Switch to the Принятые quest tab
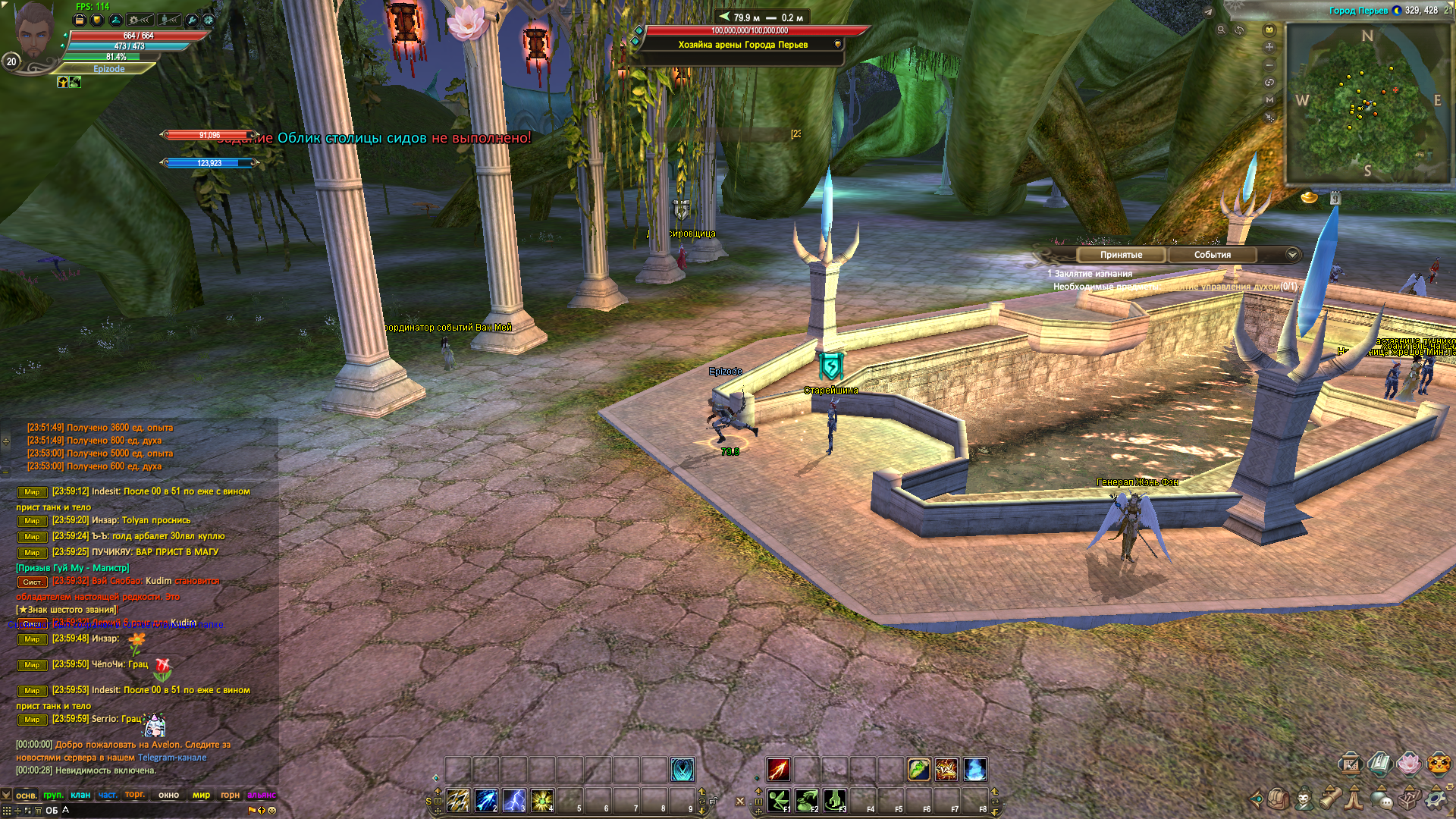This screenshot has height=819, width=1456. point(1121,255)
